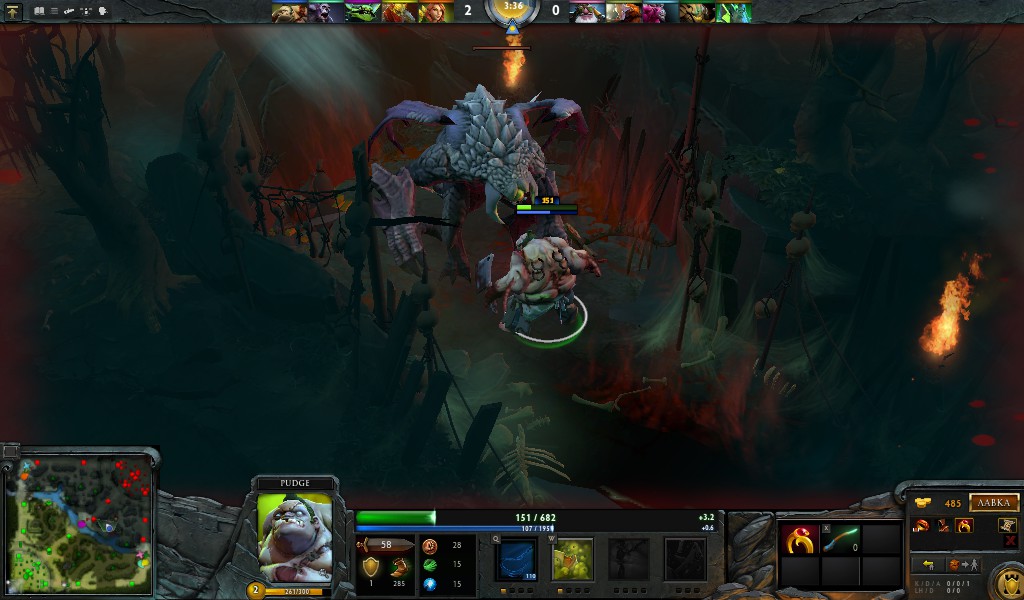Screen dimensions: 1024x600
Task: Toggle Pudge's Rot ability
Action: click(573, 559)
